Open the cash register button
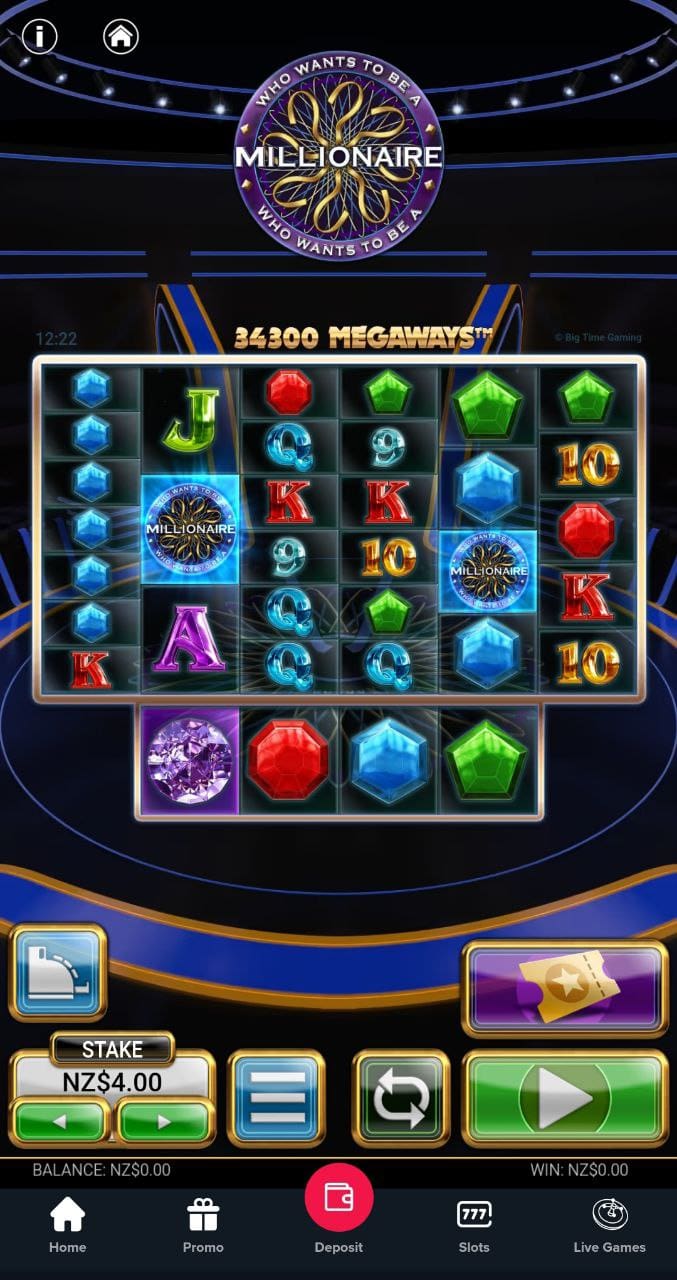Screen dimensions: 677x1280 pyautogui.click(x=58, y=972)
